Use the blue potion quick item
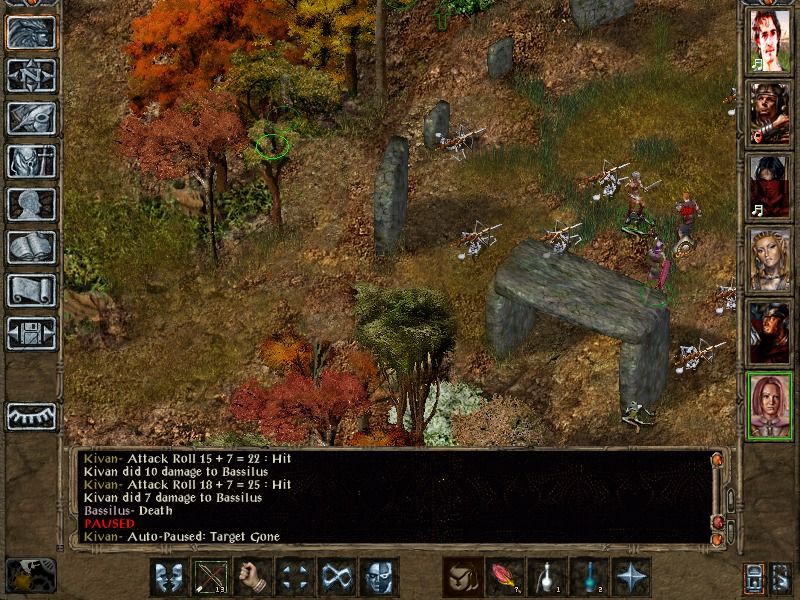Screen dimensions: 800x600 [x=589, y=577]
